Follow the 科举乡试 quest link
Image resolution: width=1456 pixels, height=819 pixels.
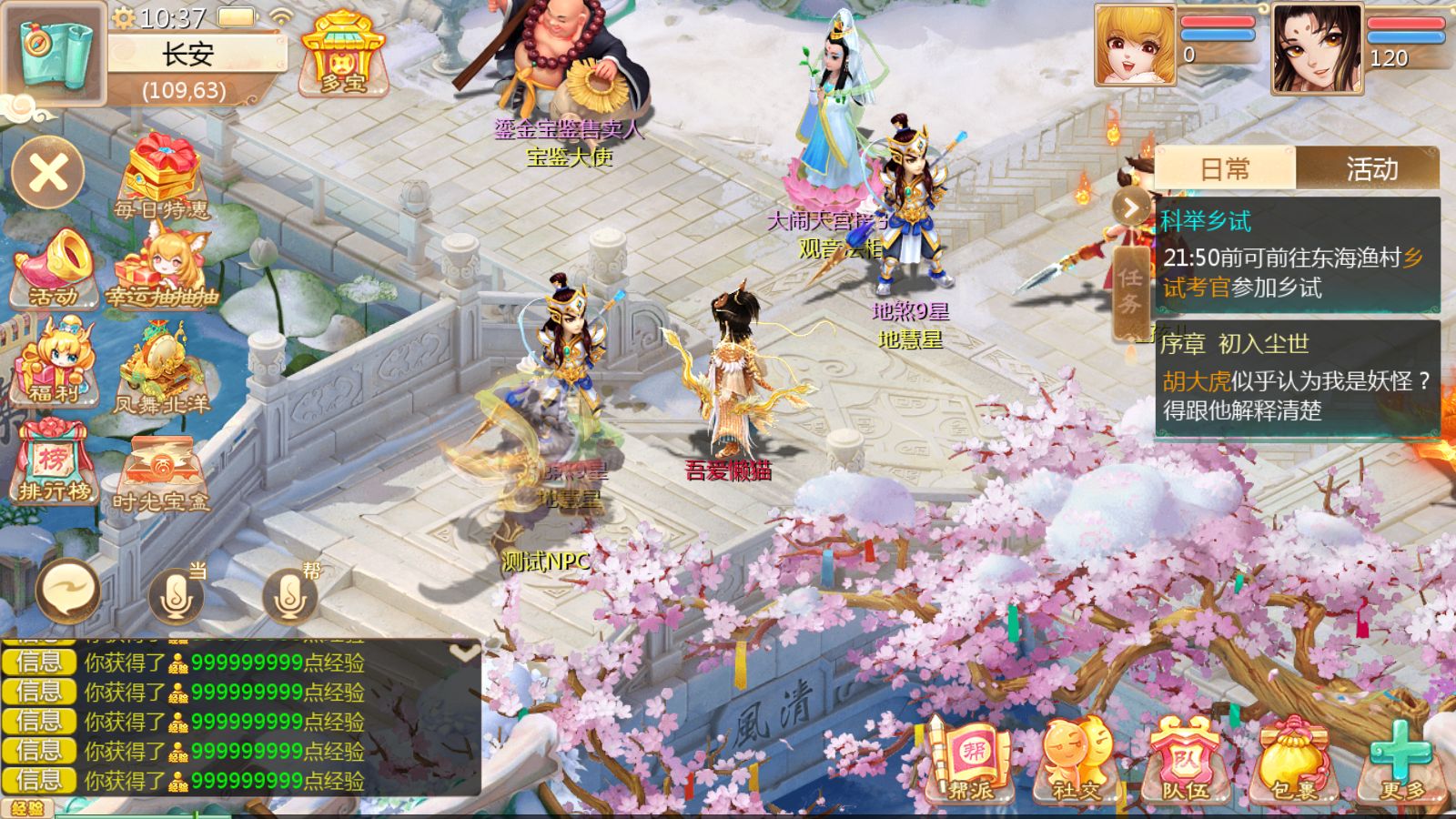[x=1206, y=220]
